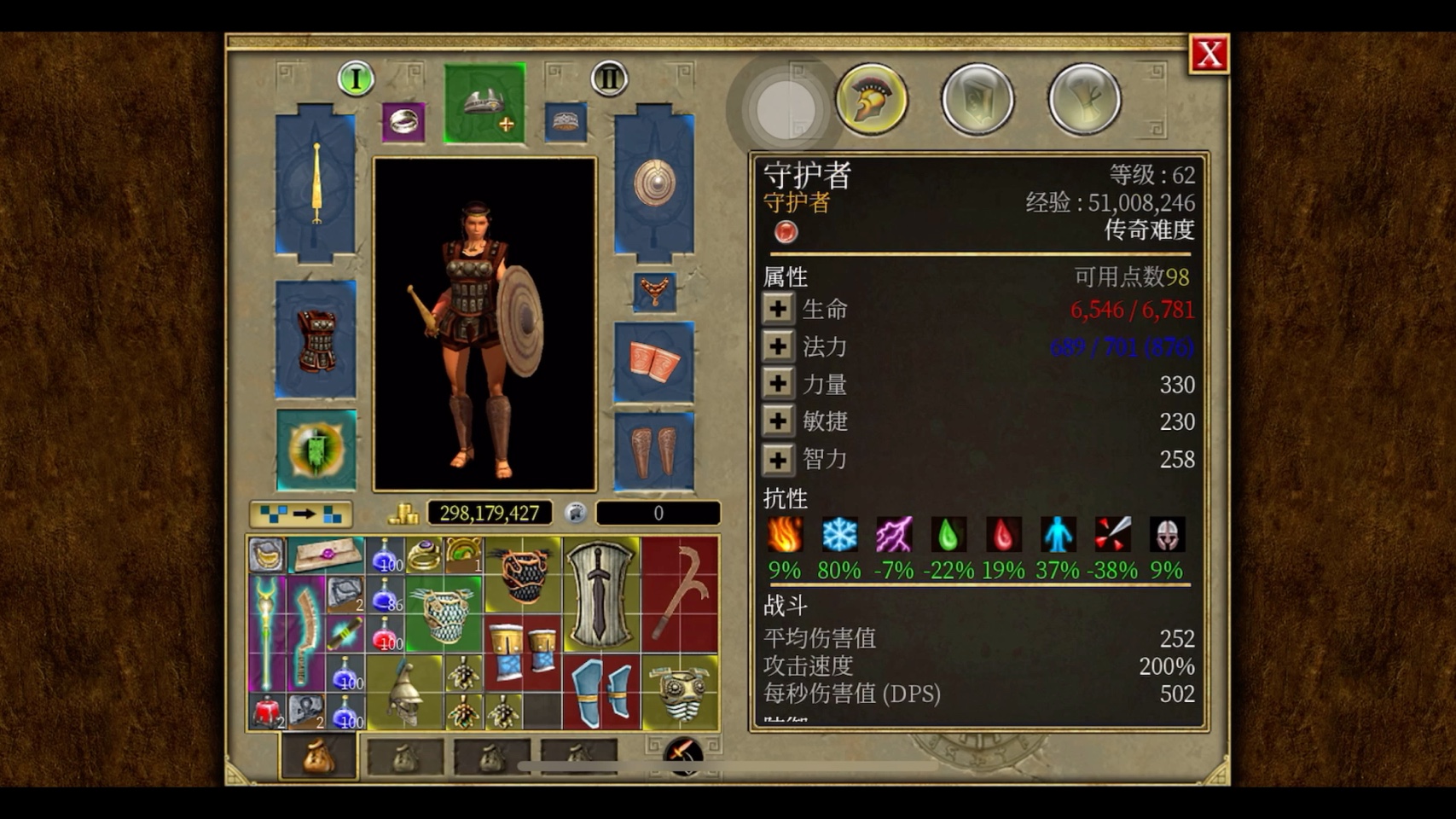This screenshot has width=1456, height=819.
Task: Add a point to 智力 (intelligence)
Action: [x=777, y=460]
